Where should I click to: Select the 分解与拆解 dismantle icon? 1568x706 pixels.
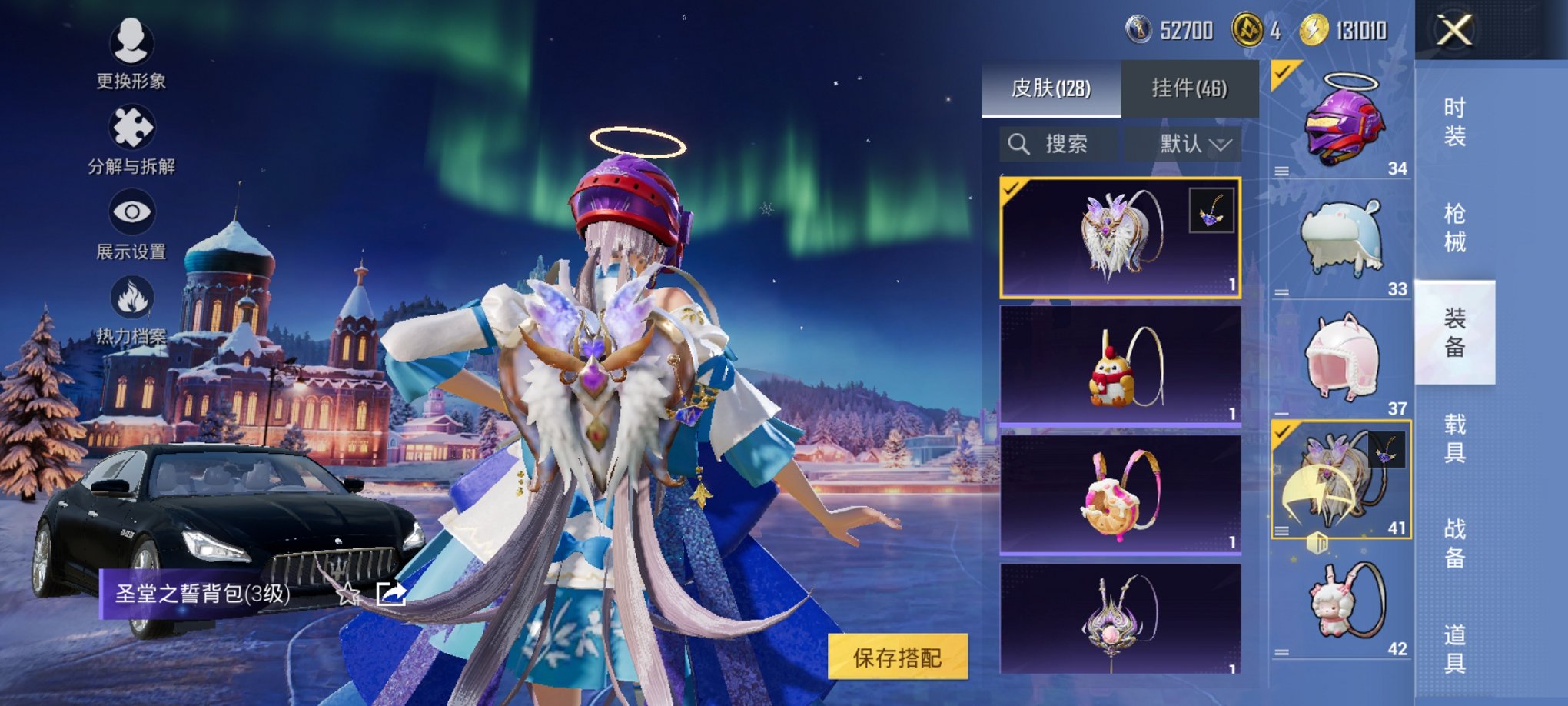(131, 131)
